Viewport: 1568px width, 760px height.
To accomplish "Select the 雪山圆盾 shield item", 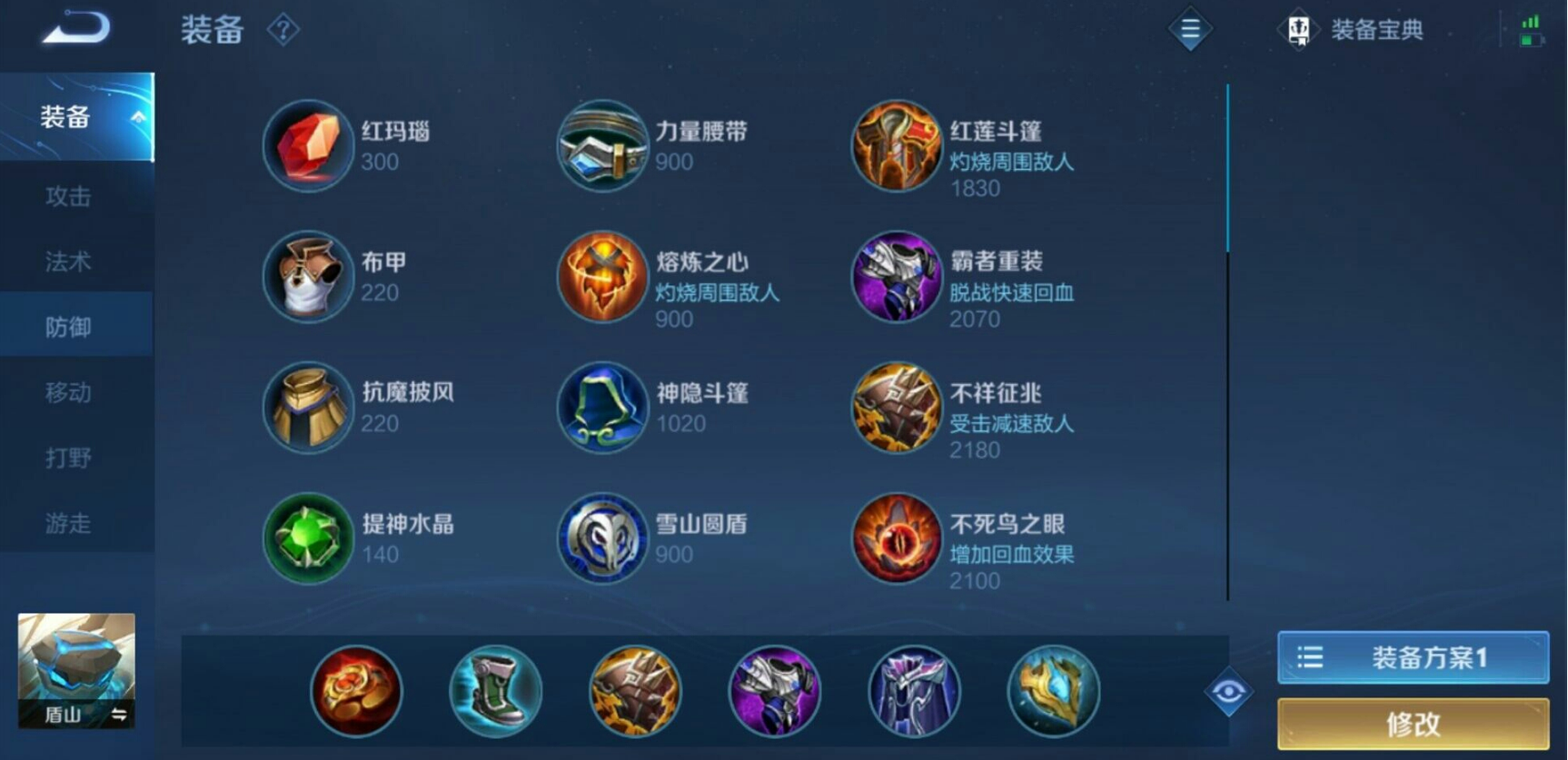I will [x=602, y=538].
